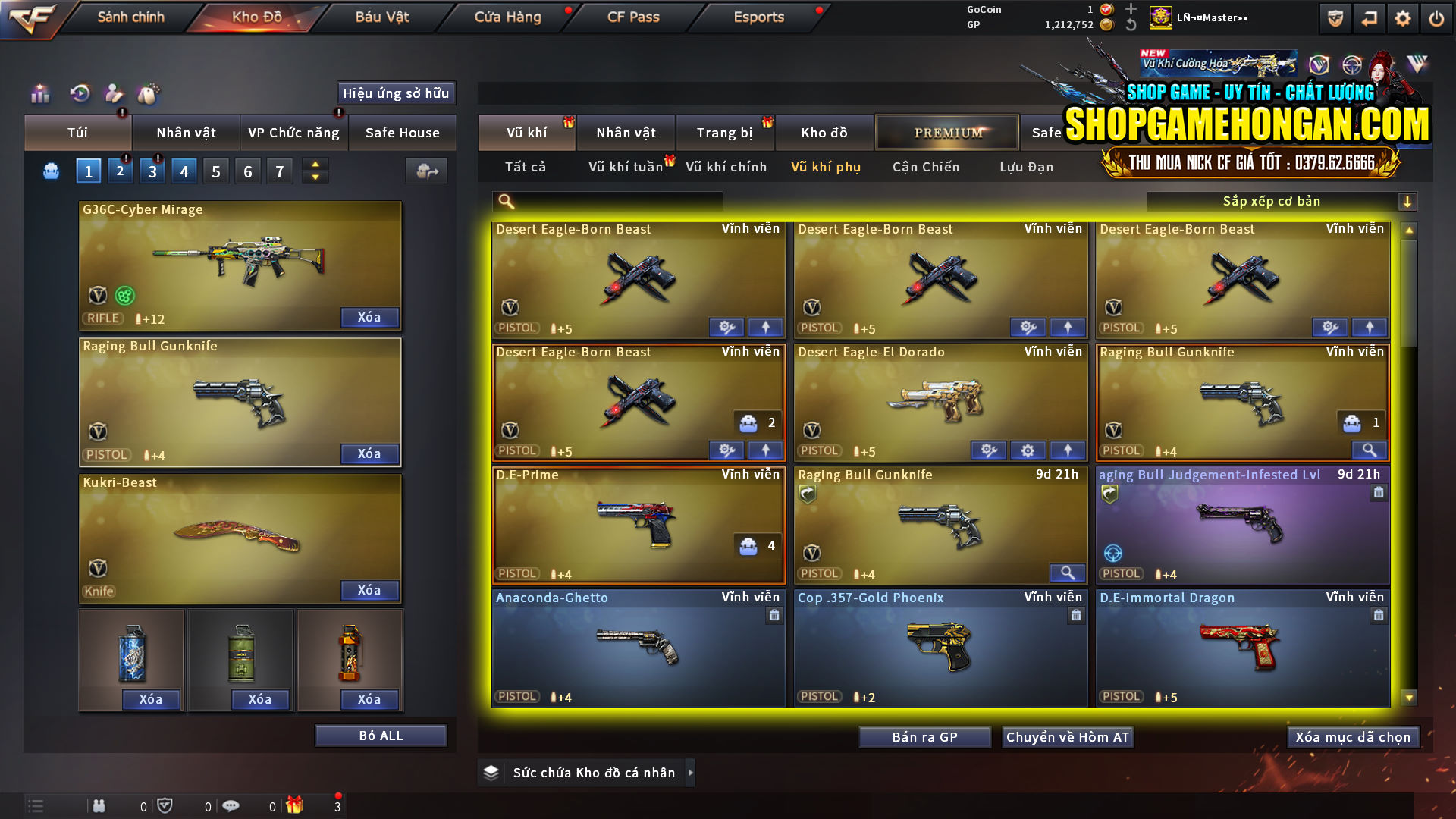This screenshot has width=1456, height=819.
Task: Switch to bag slot 7
Action: (280, 171)
